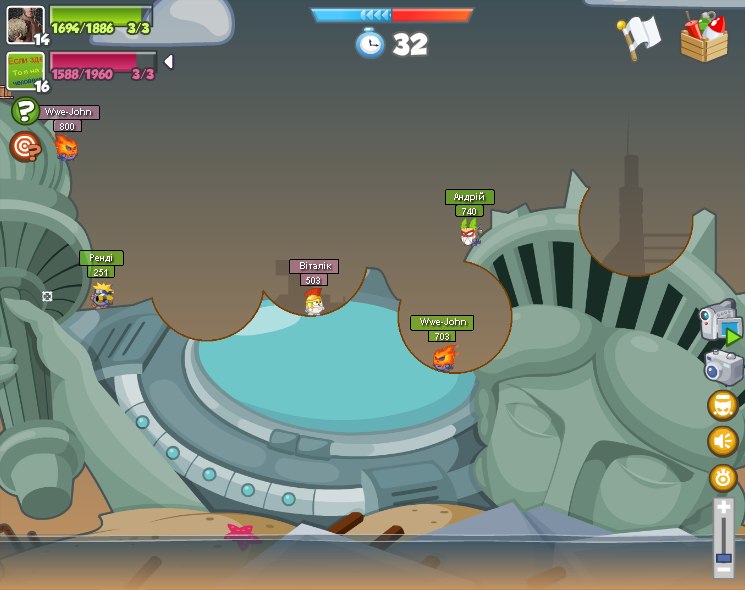Select the level 16 player avatar

click(24, 70)
